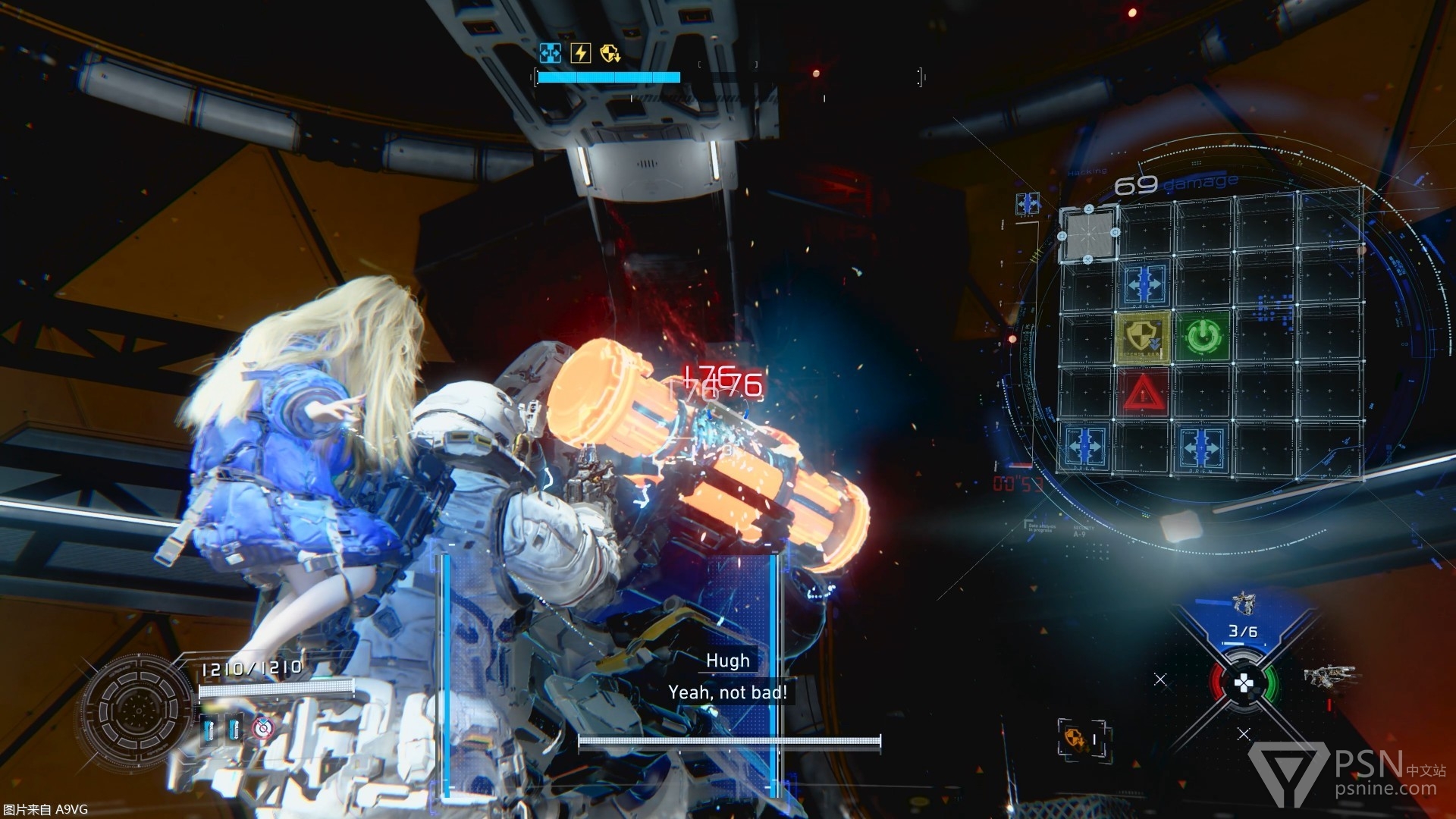Pick the blue Open node above Defense Down tile
The image size is (1456, 819).
1144,283
